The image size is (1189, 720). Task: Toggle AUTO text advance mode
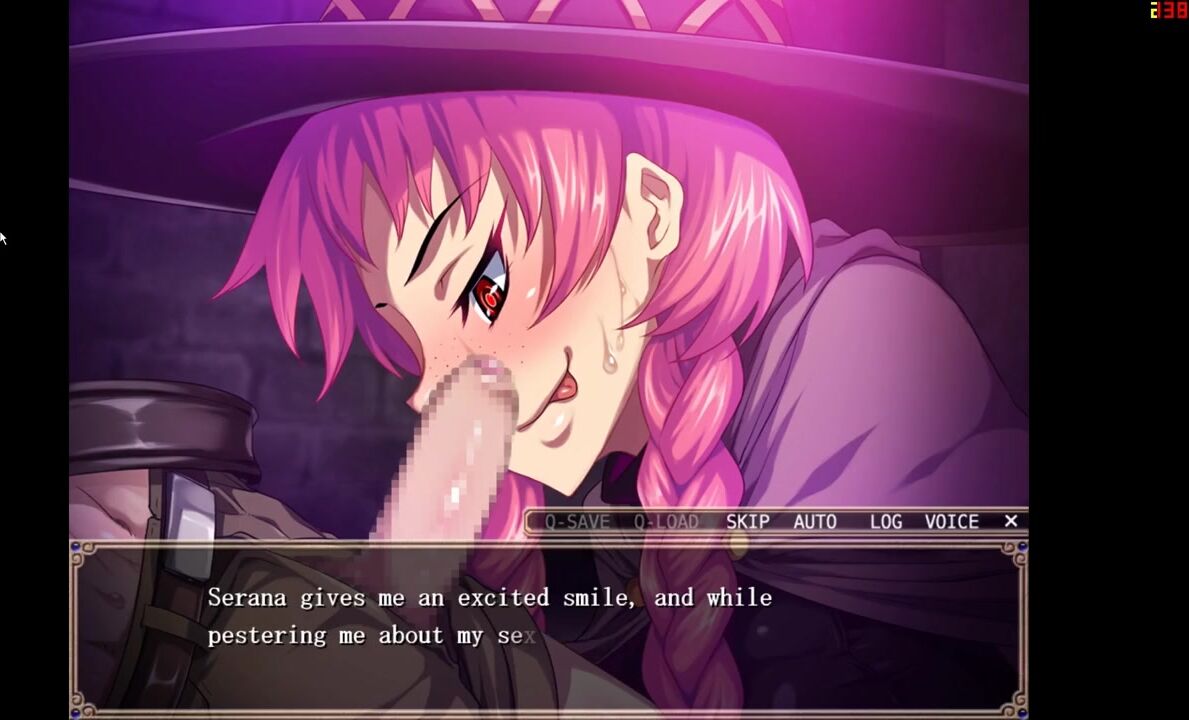[x=815, y=522]
